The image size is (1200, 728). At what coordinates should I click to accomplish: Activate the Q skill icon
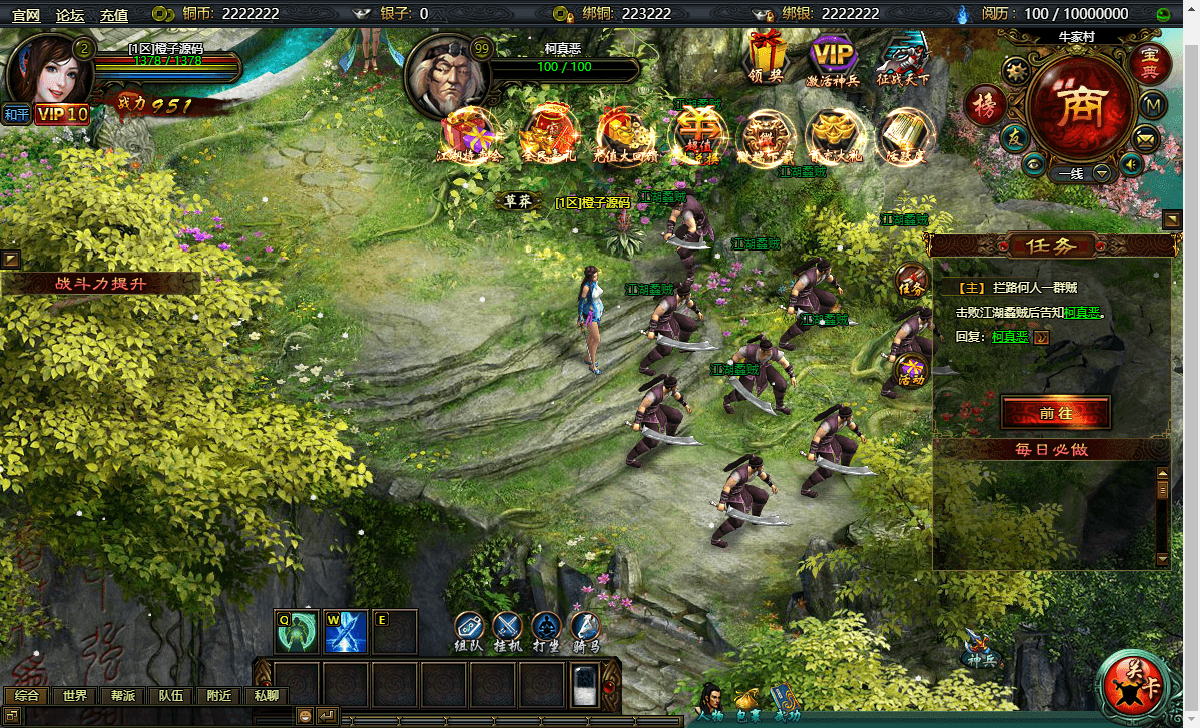pyautogui.click(x=297, y=631)
